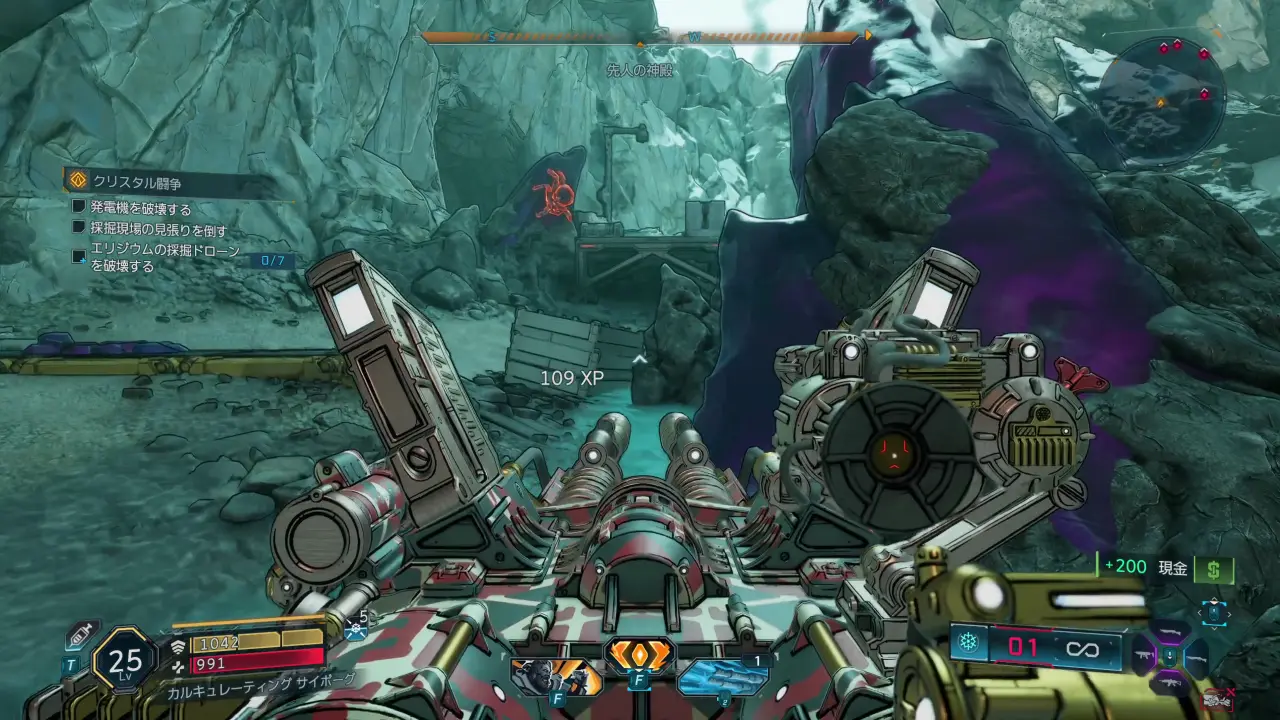This screenshot has width=1280, height=720.
Task: Use the blue ordnance ability icon
Action: tap(722, 676)
